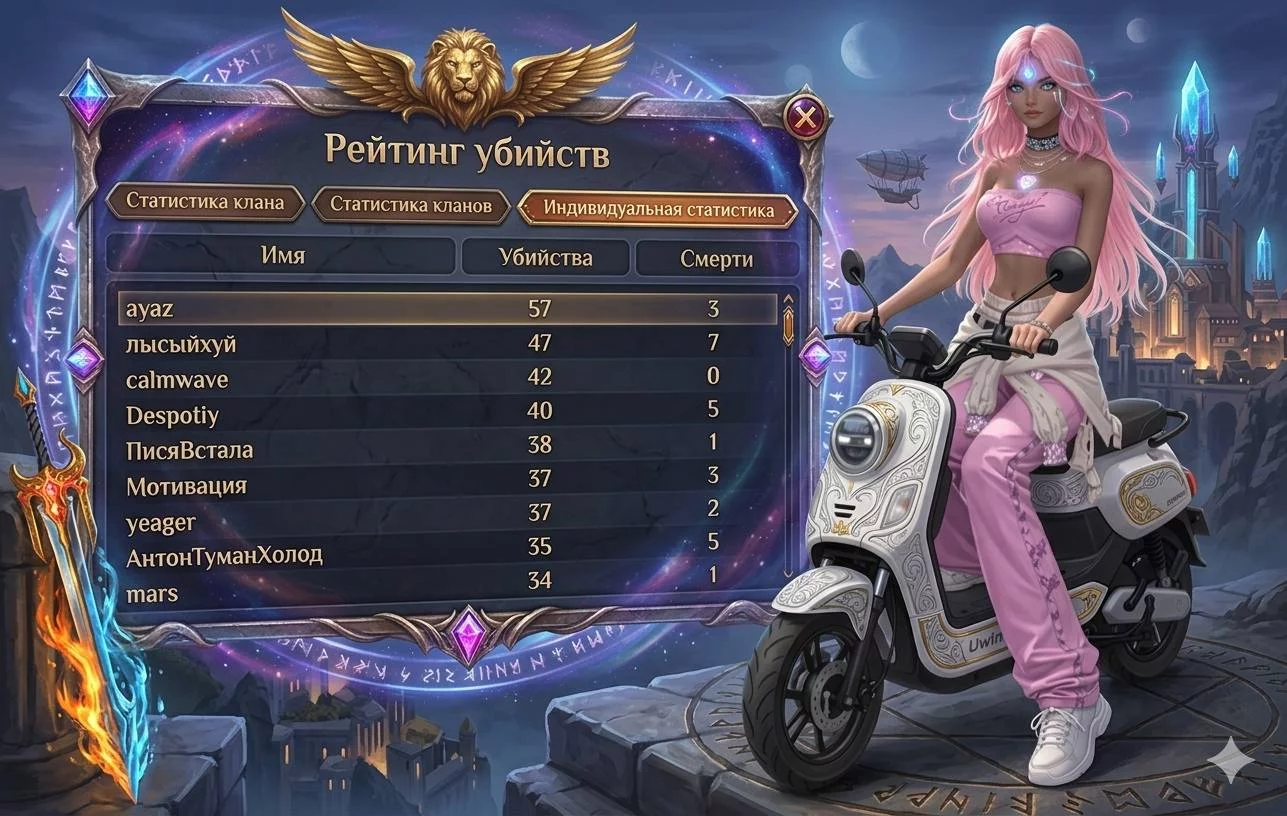Select the АнтонТуманХолод player row

tap(446, 555)
